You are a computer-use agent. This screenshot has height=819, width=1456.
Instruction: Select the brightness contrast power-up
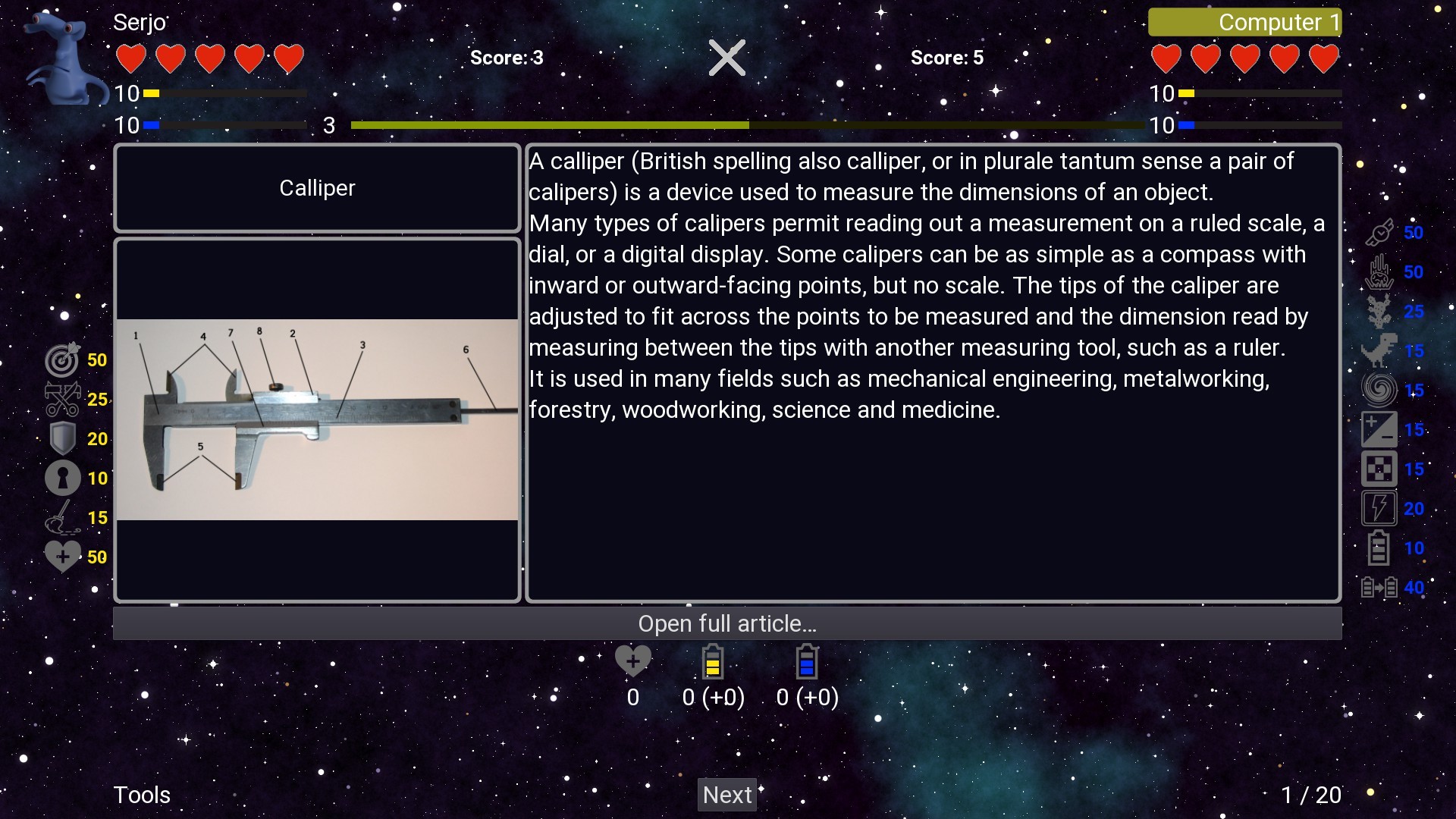coord(1380,428)
